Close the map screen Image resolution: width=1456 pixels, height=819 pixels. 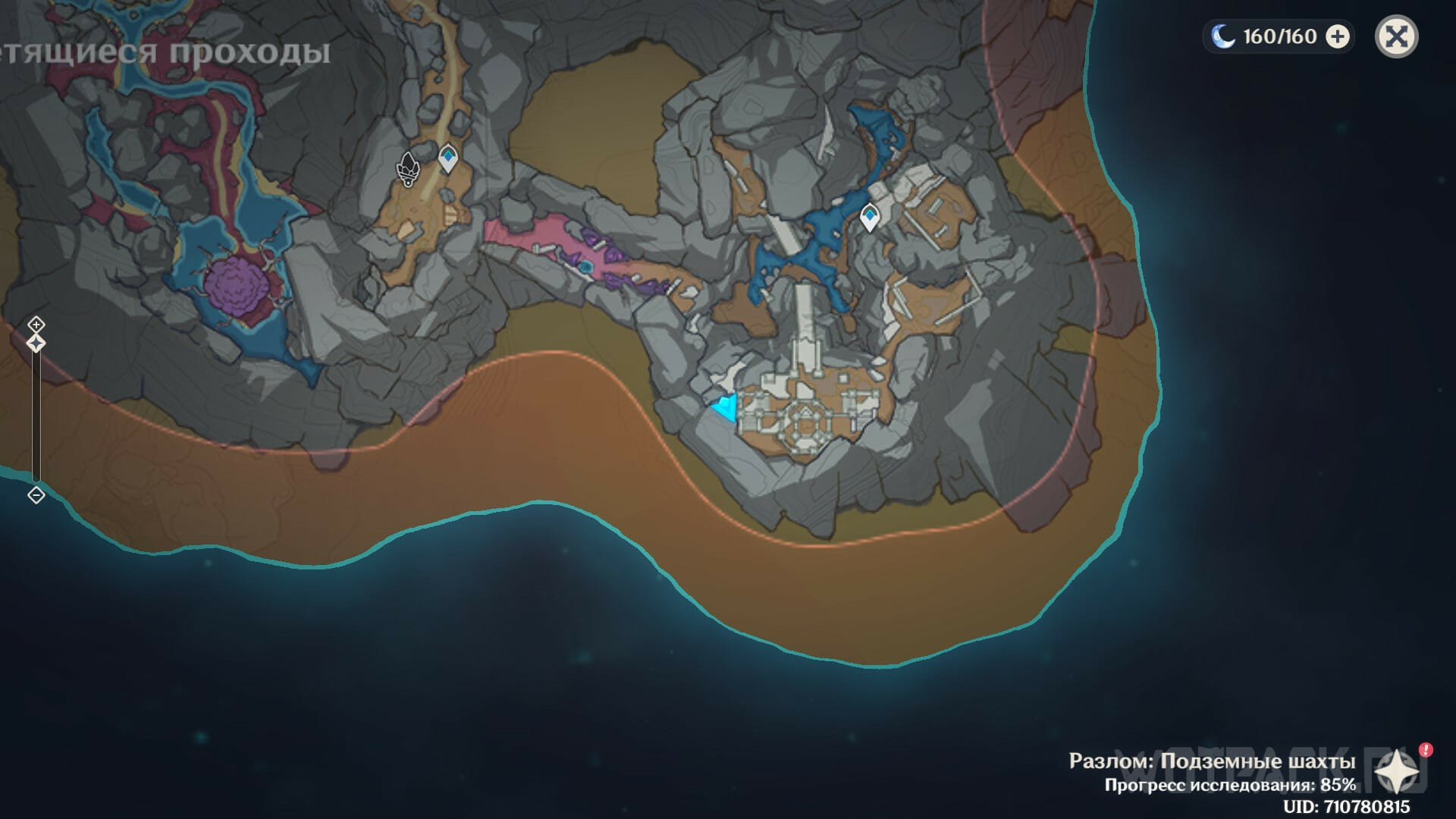pos(1396,36)
